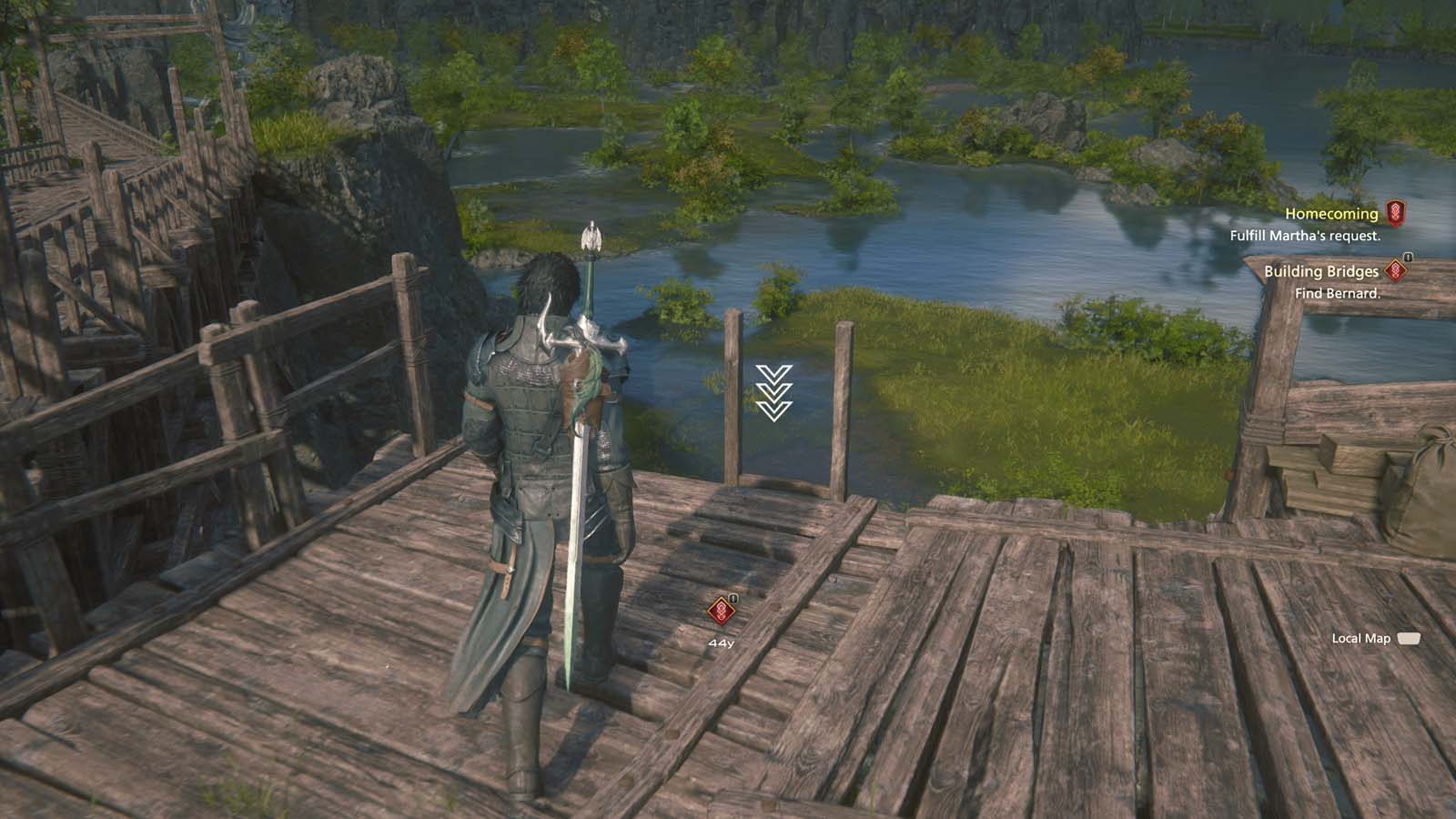Click the objective text Fulfill Martha's request
Image resolution: width=1456 pixels, height=819 pixels.
tap(1308, 236)
